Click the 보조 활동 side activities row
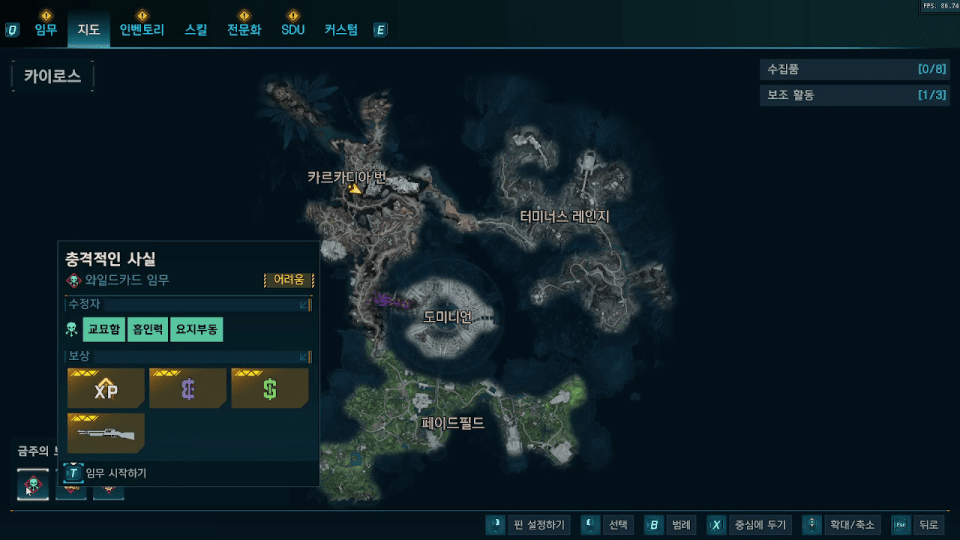The width and height of the screenshot is (960, 540). (x=853, y=95)
